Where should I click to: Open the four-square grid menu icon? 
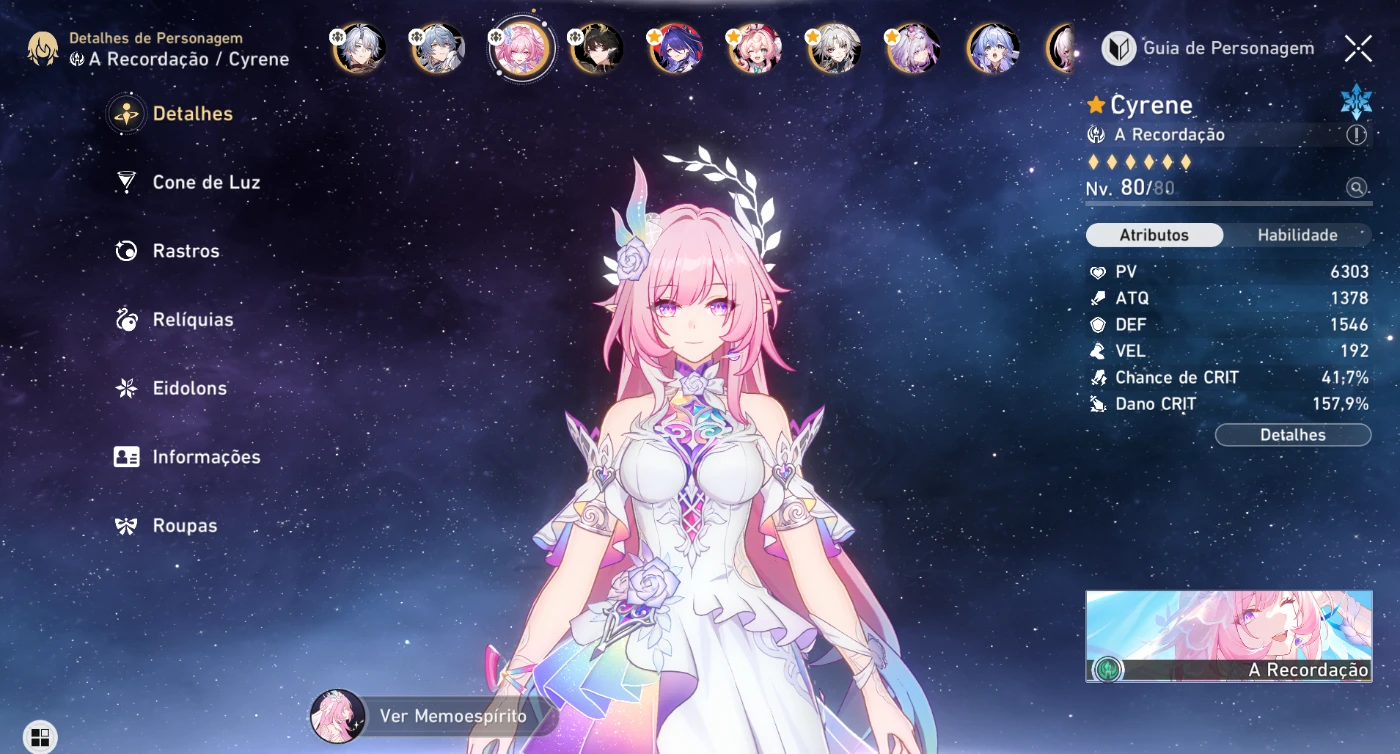tap(40, 738)
